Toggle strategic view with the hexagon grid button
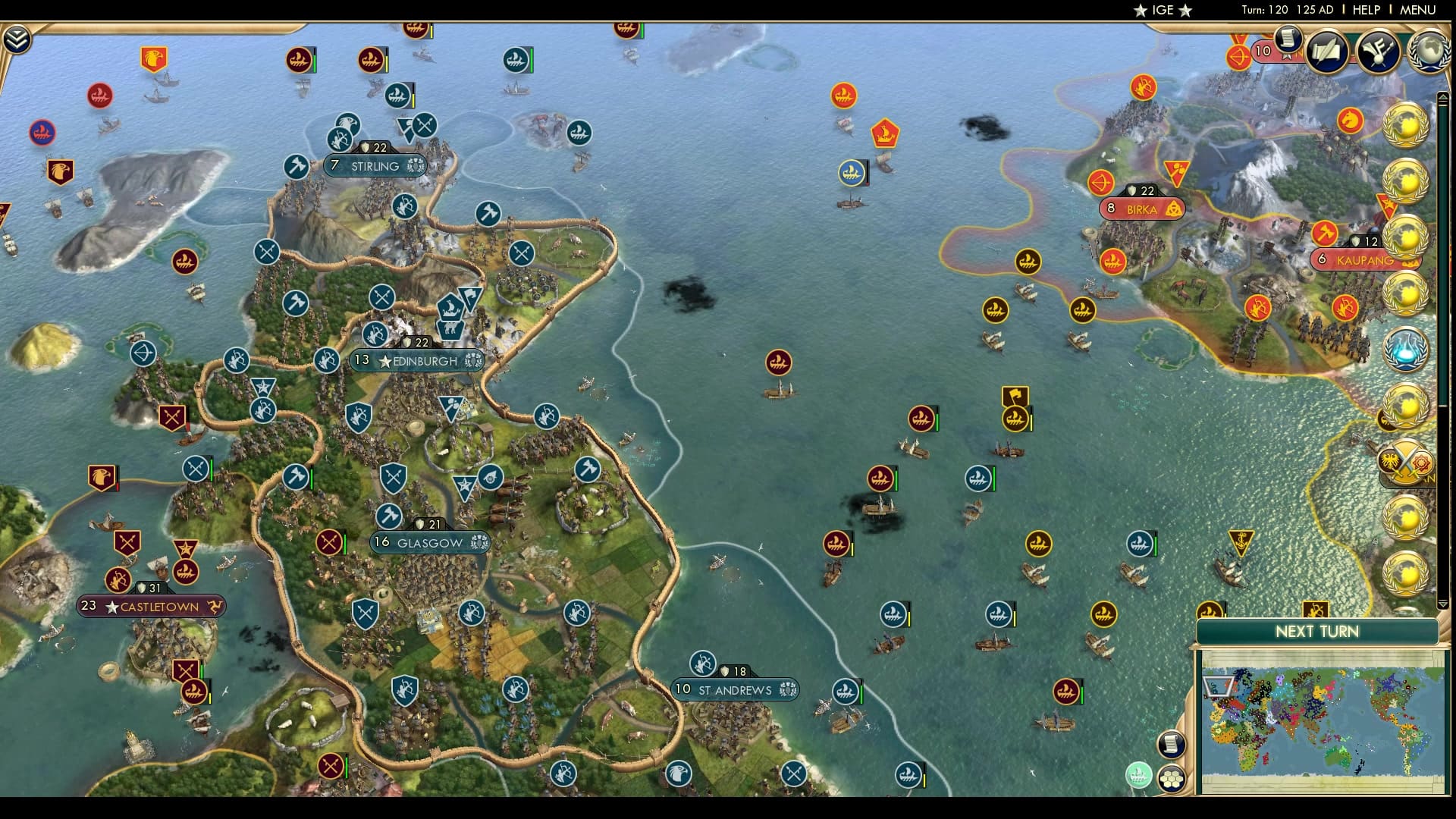Screen dimensions: 1456x819 1172,778
